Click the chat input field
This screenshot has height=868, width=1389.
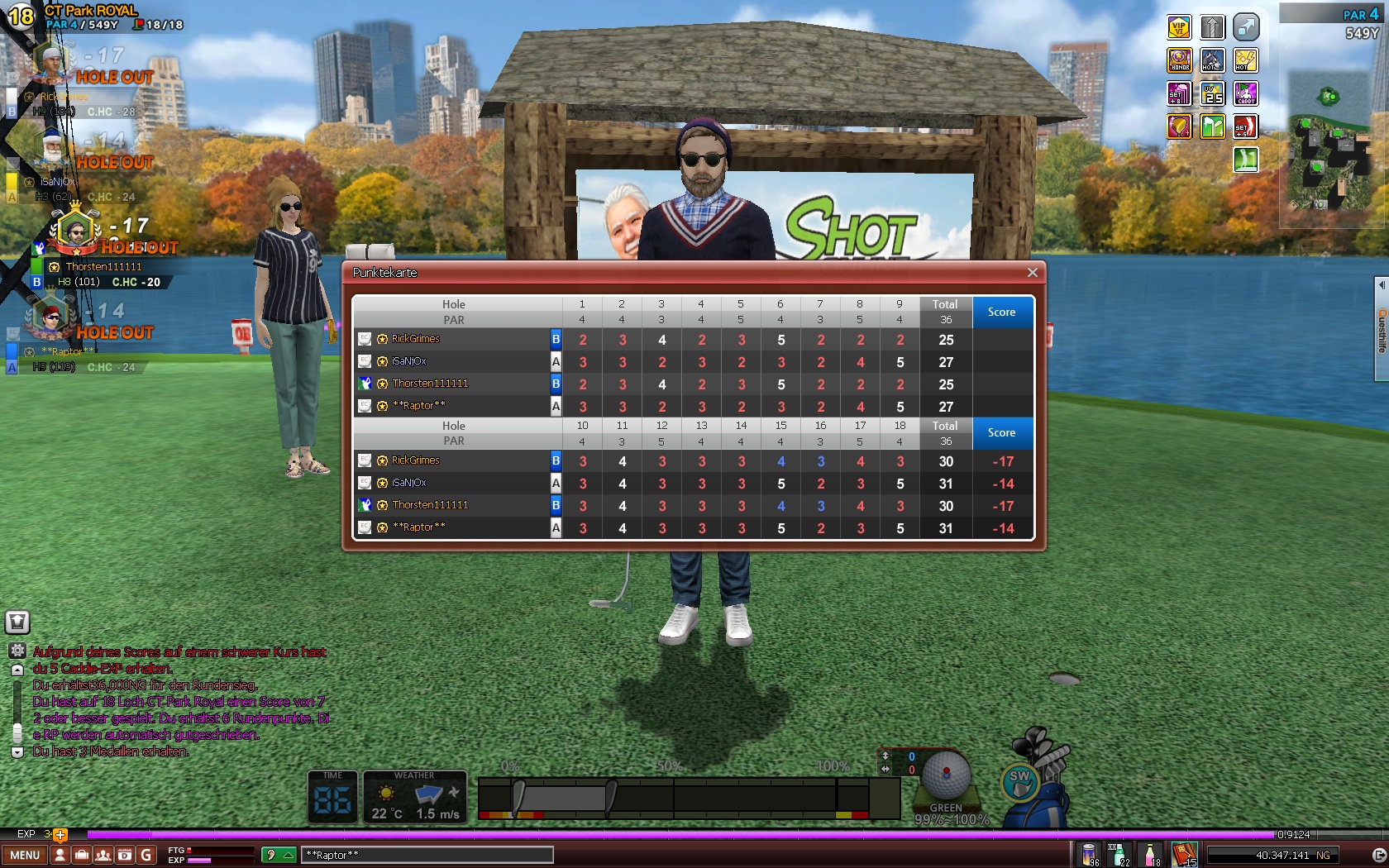pos(426,855)
